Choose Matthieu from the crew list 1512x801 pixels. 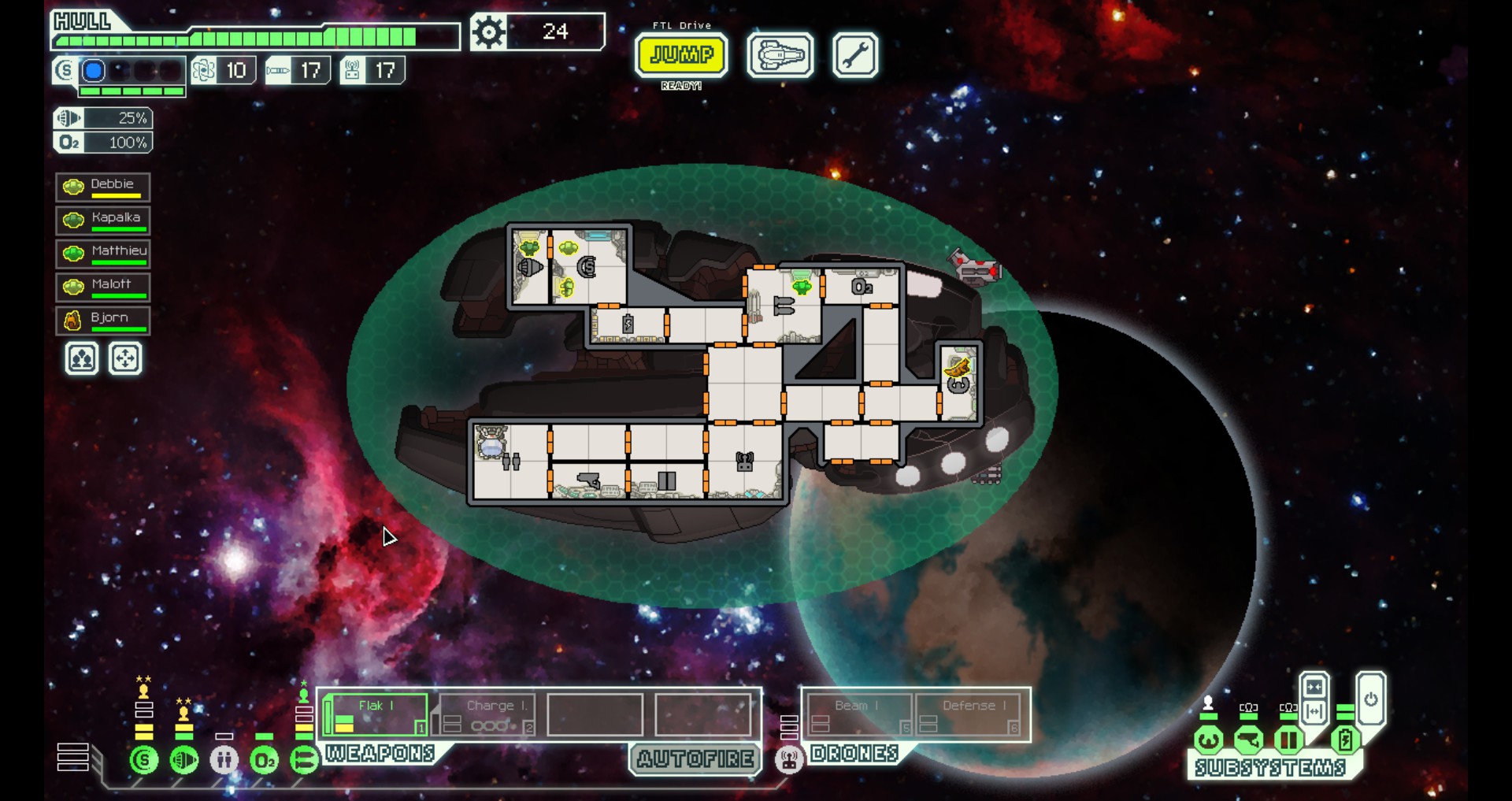tap(103, 253)
